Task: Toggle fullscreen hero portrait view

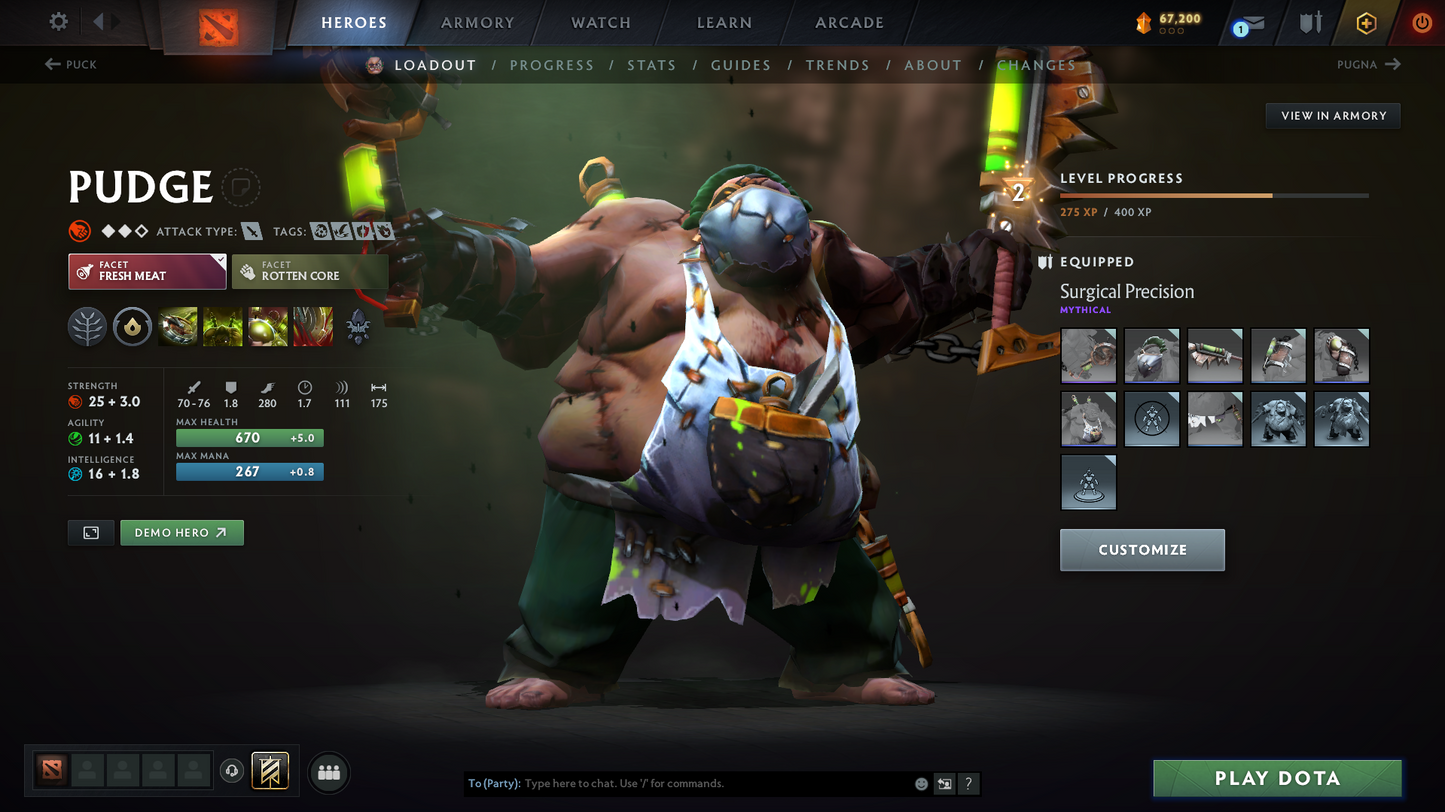Action: [x=90, y=532]
